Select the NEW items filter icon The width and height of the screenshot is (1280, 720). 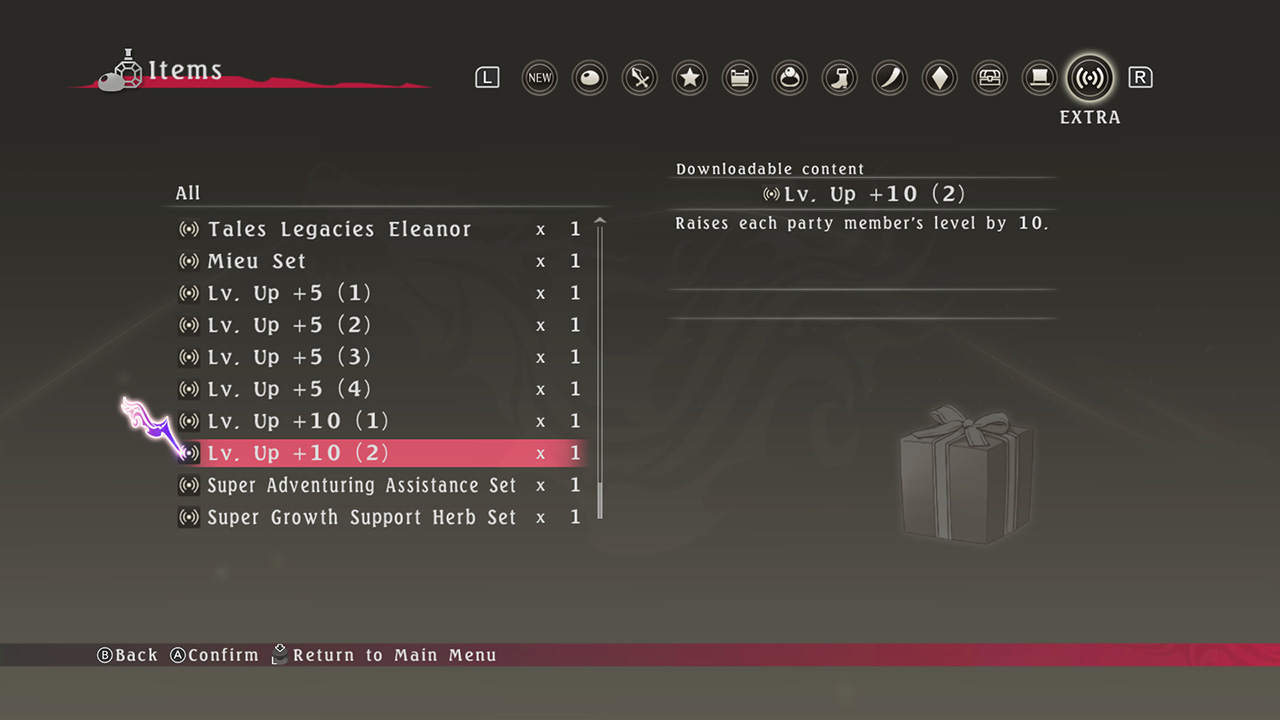pos(539,78)
